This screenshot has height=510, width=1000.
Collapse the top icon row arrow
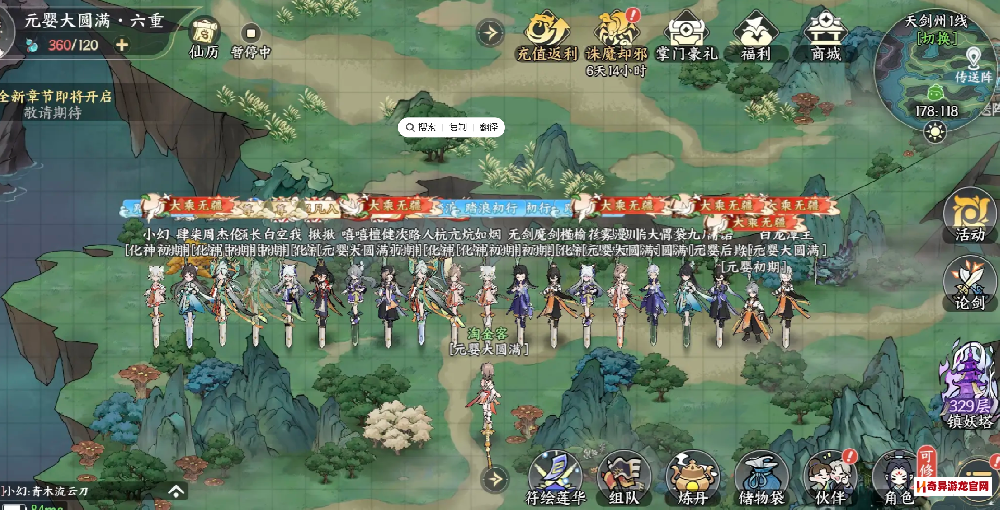click(490, 32)
